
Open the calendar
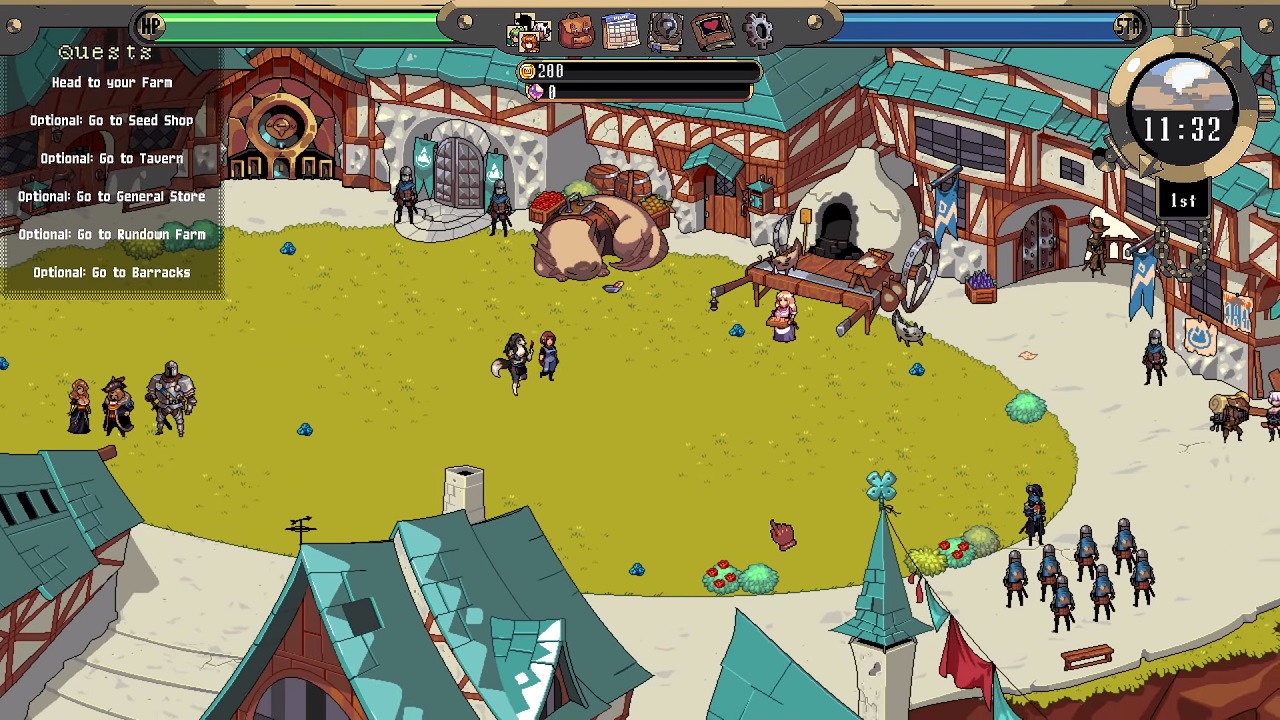621,31
